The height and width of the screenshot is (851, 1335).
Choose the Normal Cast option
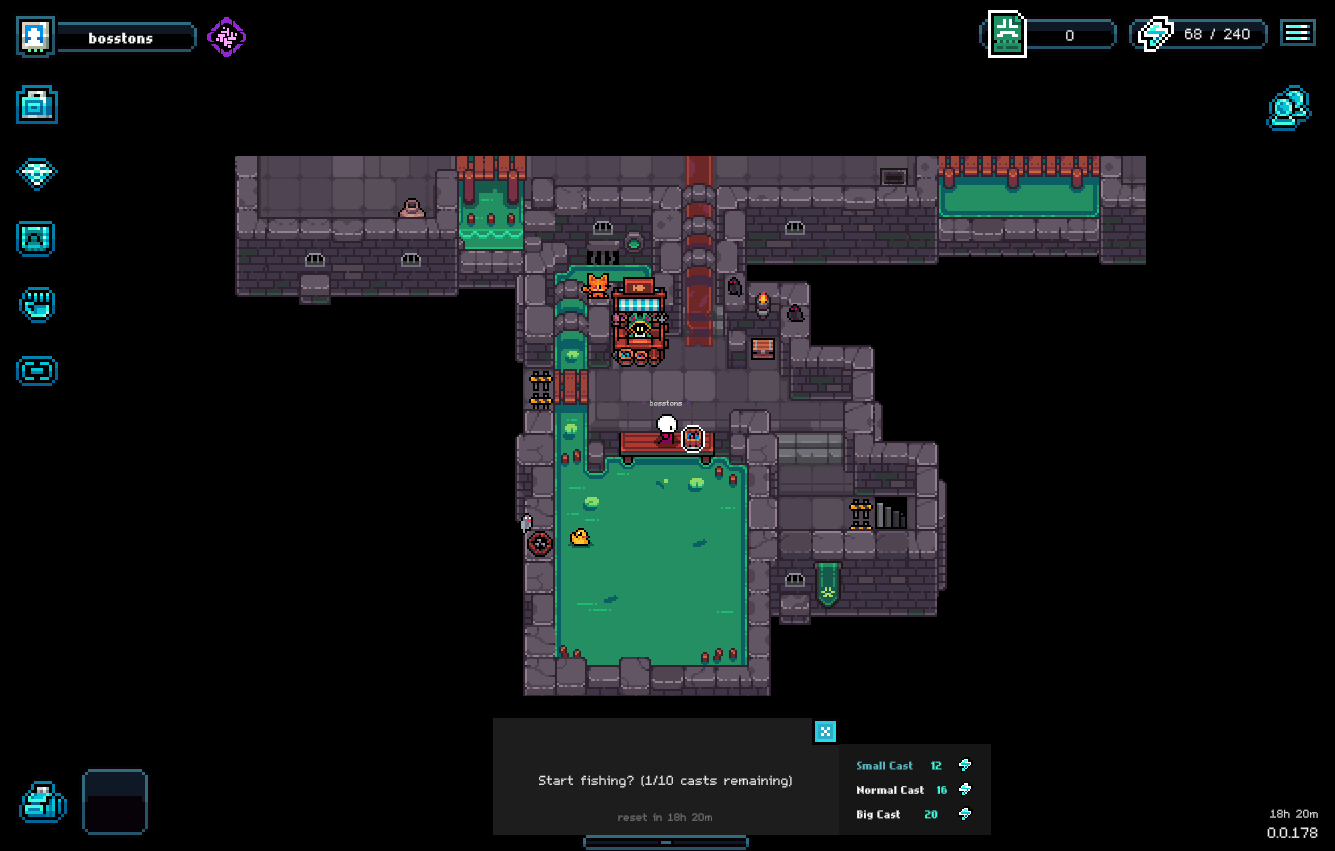tap(899, 790)
